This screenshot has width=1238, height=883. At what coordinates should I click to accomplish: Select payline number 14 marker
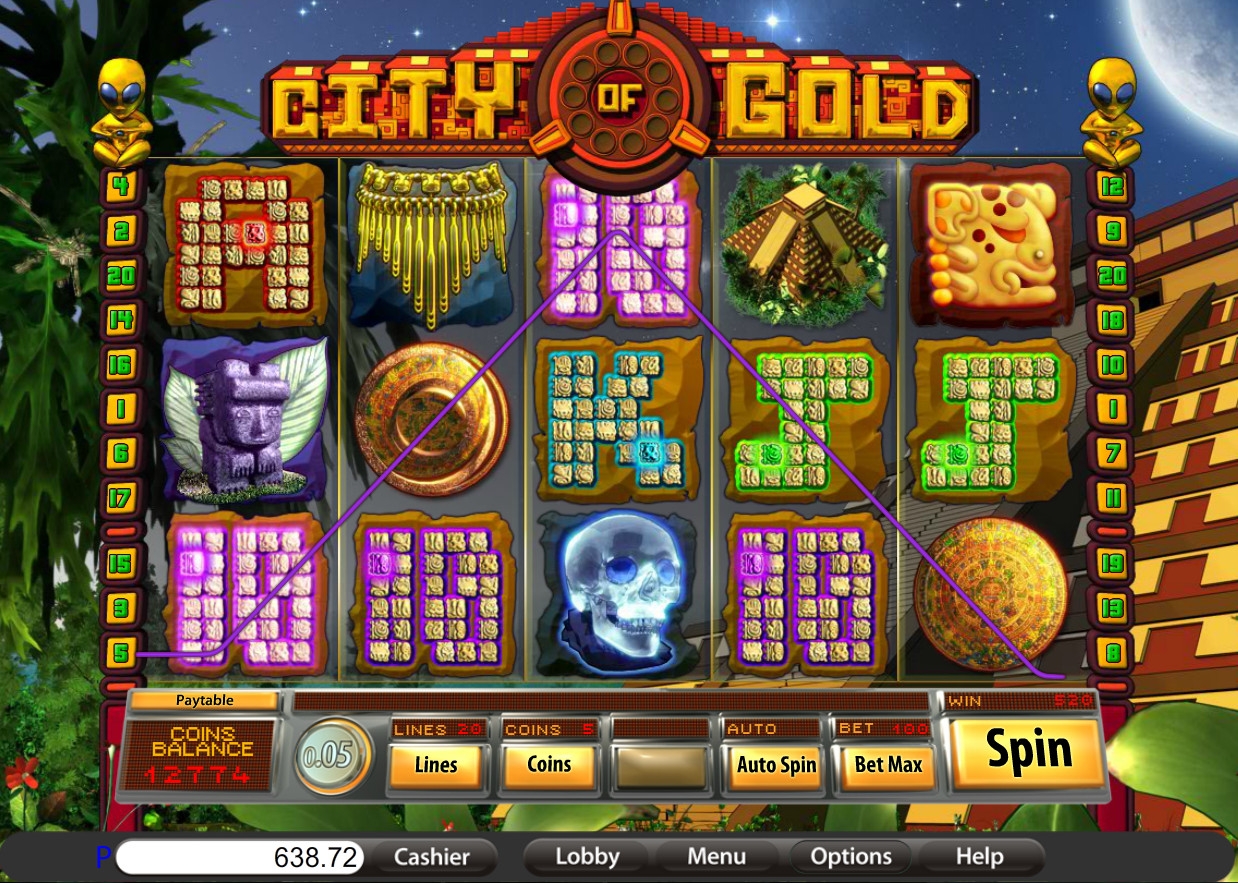pyautogui.click(x=120, y=320)
